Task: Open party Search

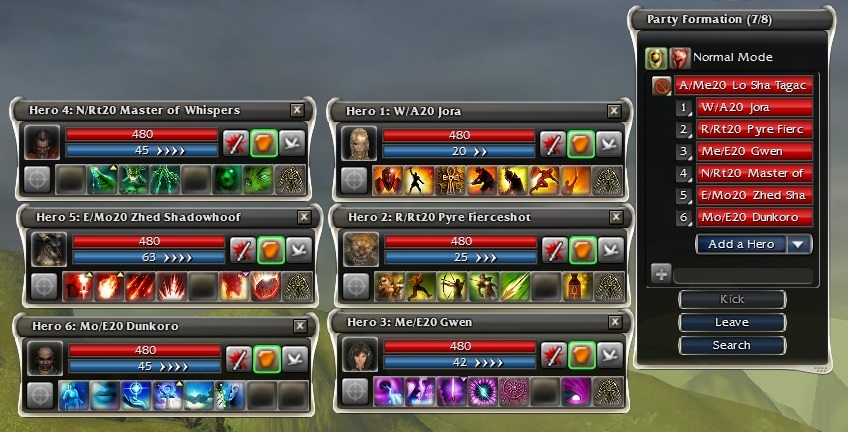Action: tap(732, 346)
